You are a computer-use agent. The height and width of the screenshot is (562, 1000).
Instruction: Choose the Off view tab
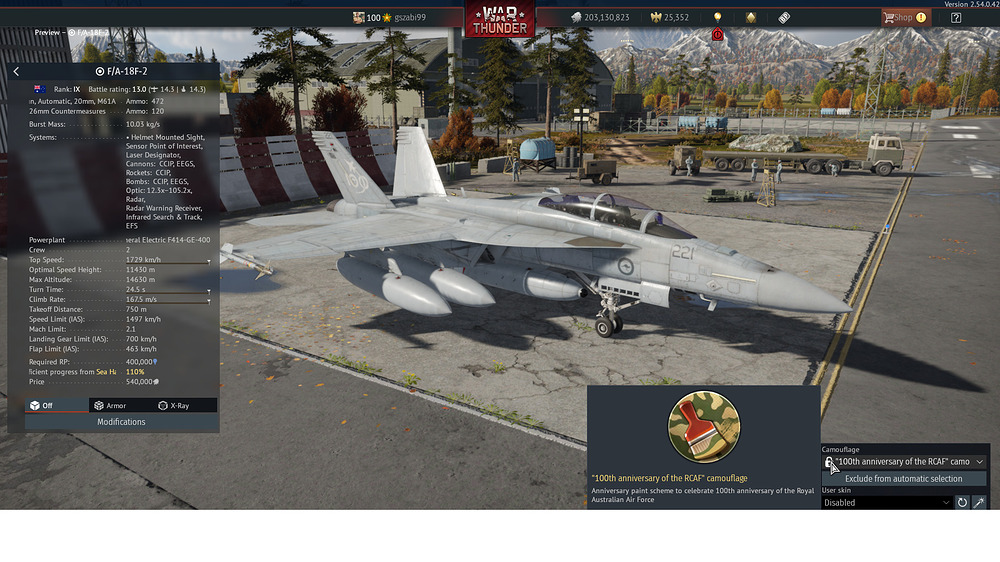point(41,405)
